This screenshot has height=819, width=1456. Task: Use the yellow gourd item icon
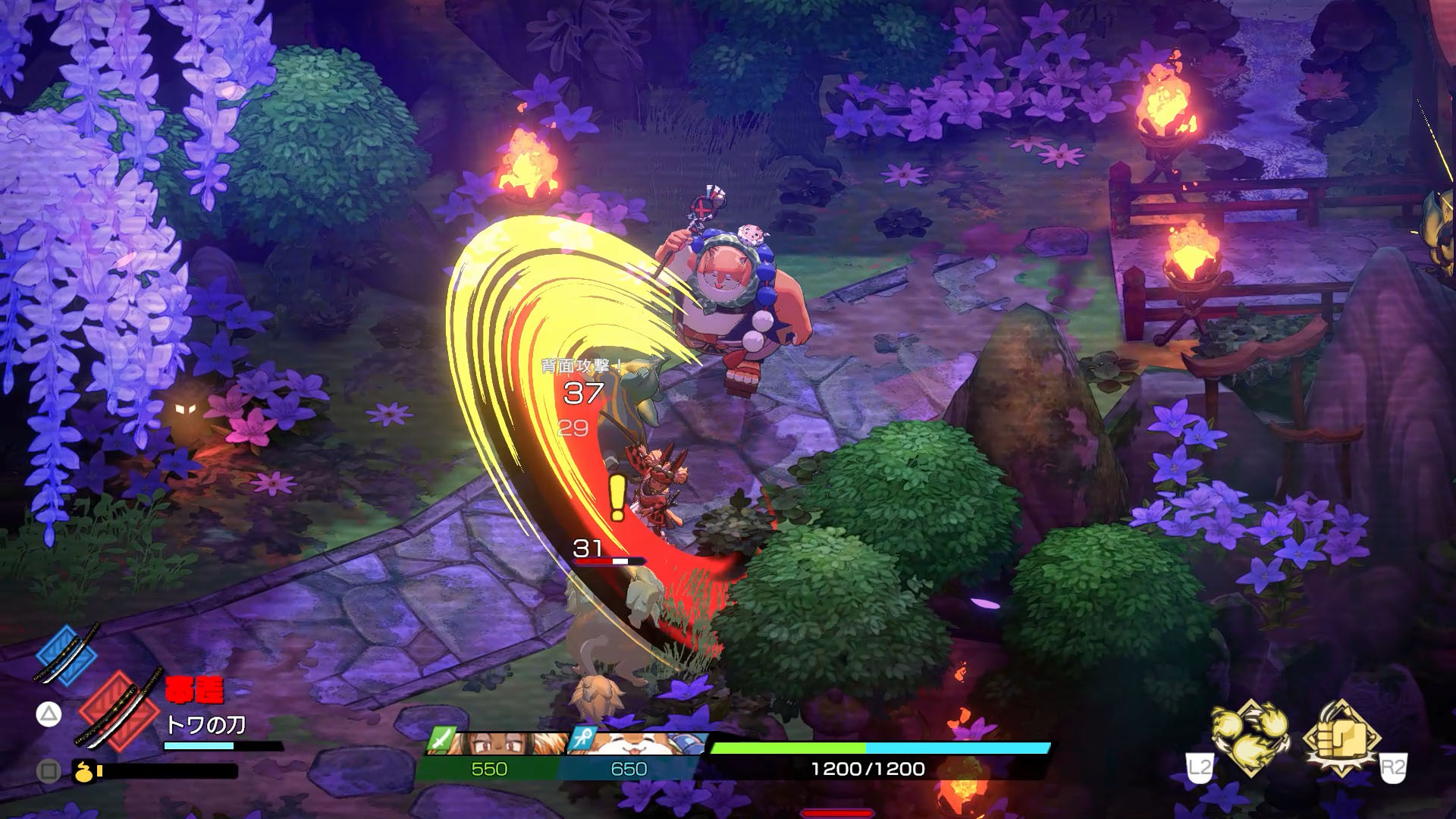point(82,771)
